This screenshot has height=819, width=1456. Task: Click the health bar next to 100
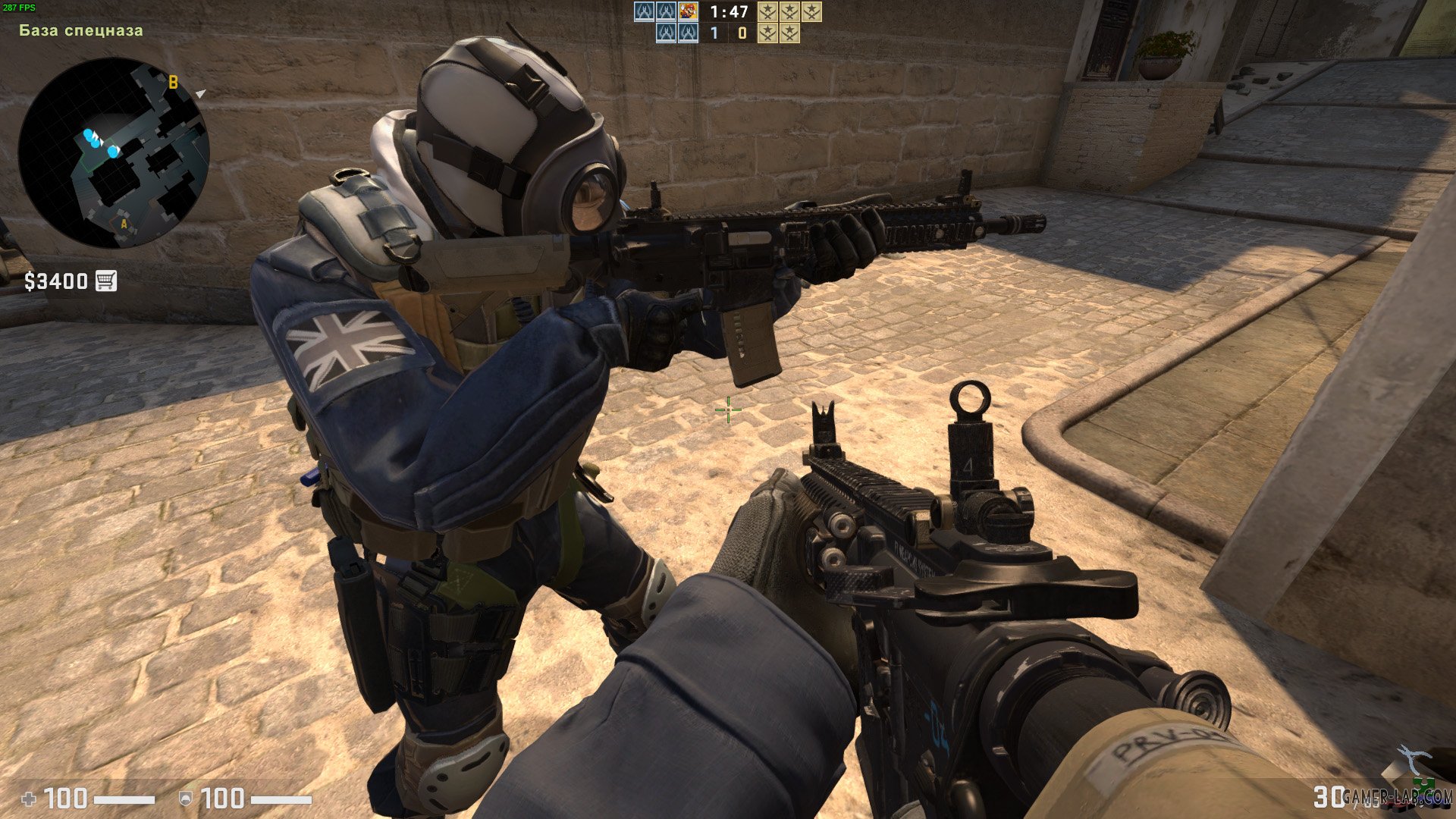point(125,798)
